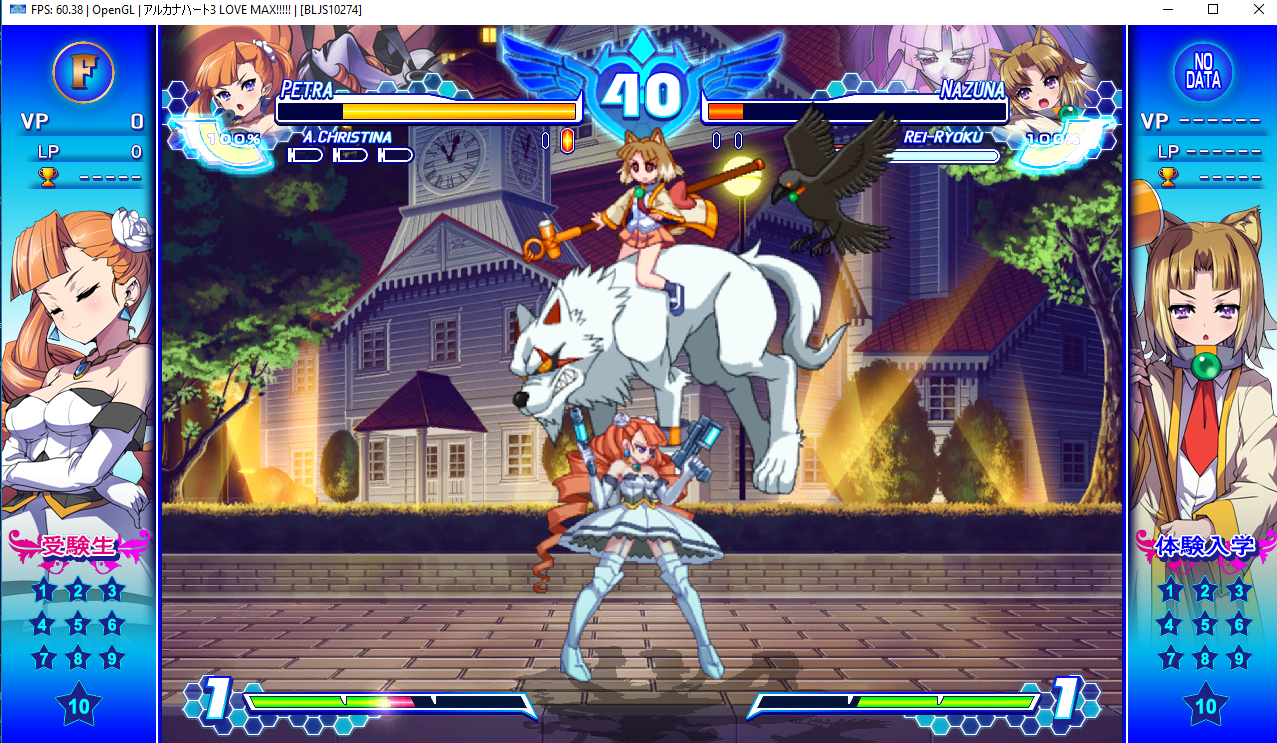This screenshot has width=1277, height=743.
Task: Maximize the game window
Action: 1213,9
